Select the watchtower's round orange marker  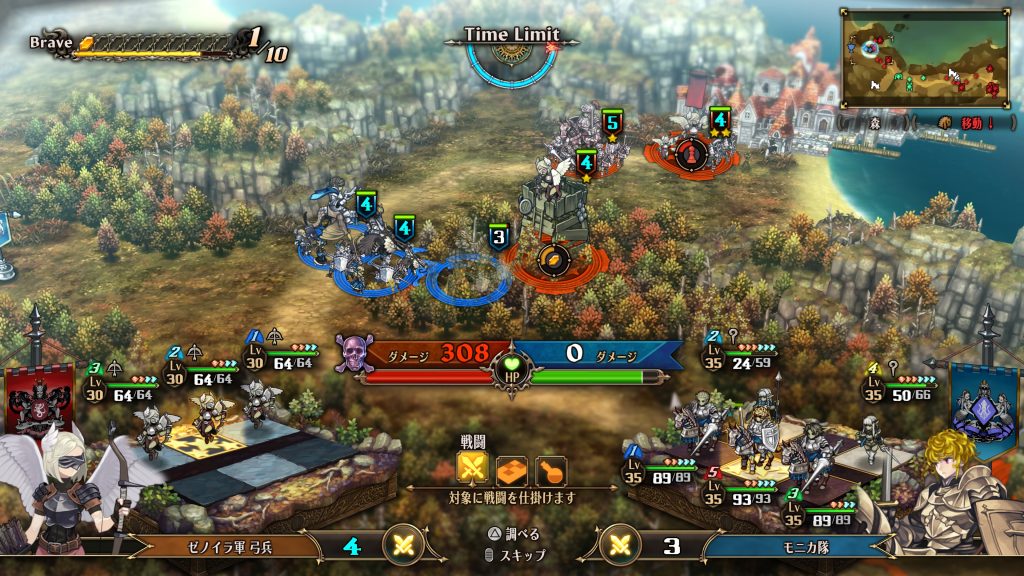click(x=553, y=260)
